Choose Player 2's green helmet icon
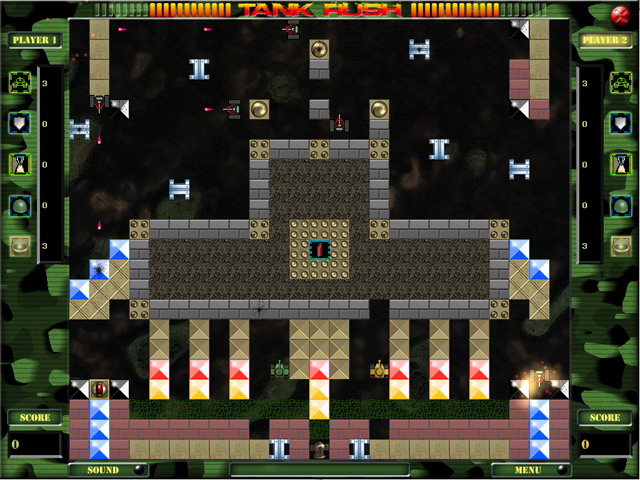 click(x=620, y=205)
